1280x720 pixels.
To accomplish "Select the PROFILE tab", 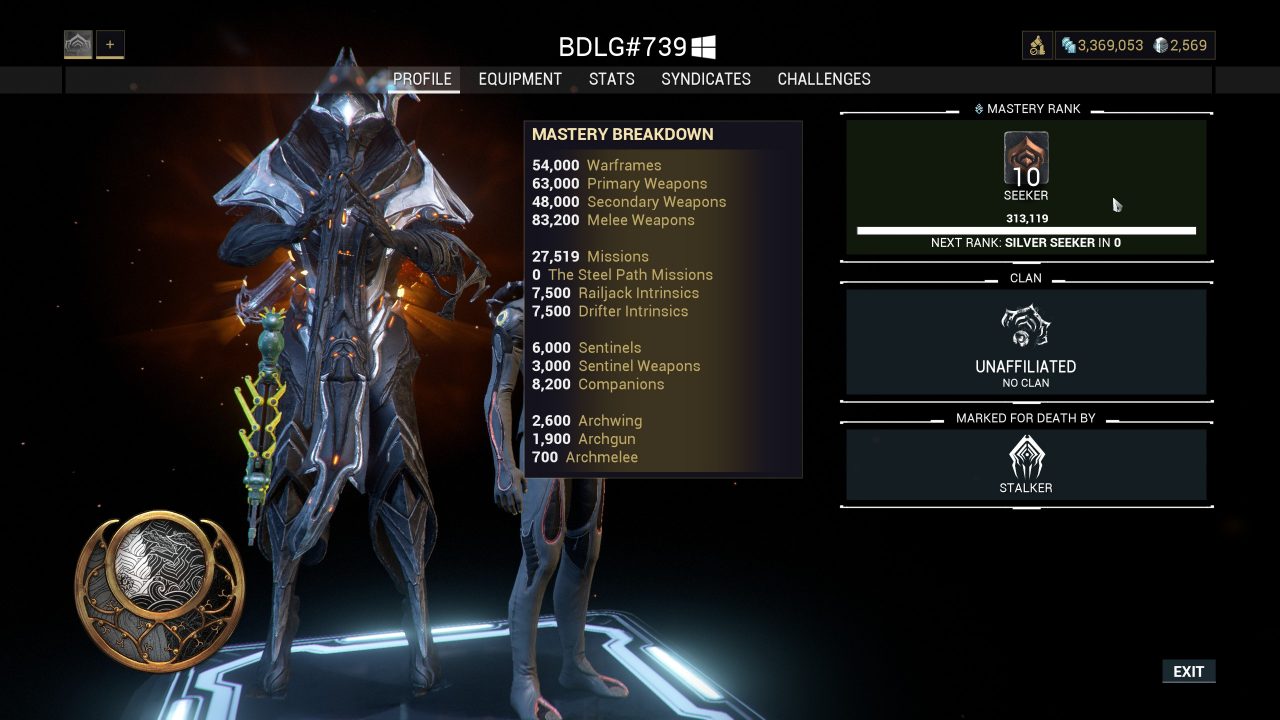I will click(x=423, y=79).
